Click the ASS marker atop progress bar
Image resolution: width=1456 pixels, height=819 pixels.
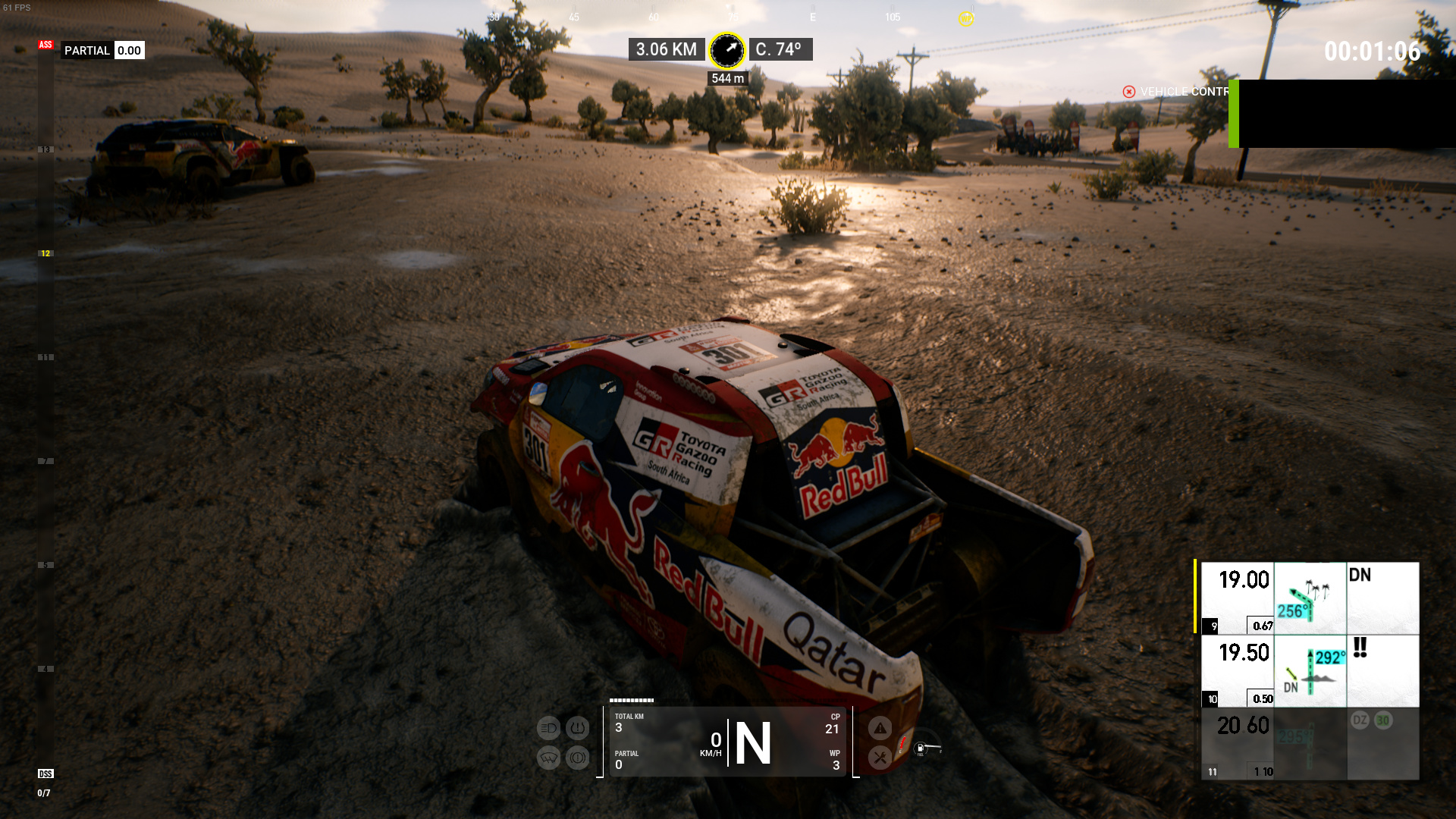pyautogui.click(x=45, y=45)
